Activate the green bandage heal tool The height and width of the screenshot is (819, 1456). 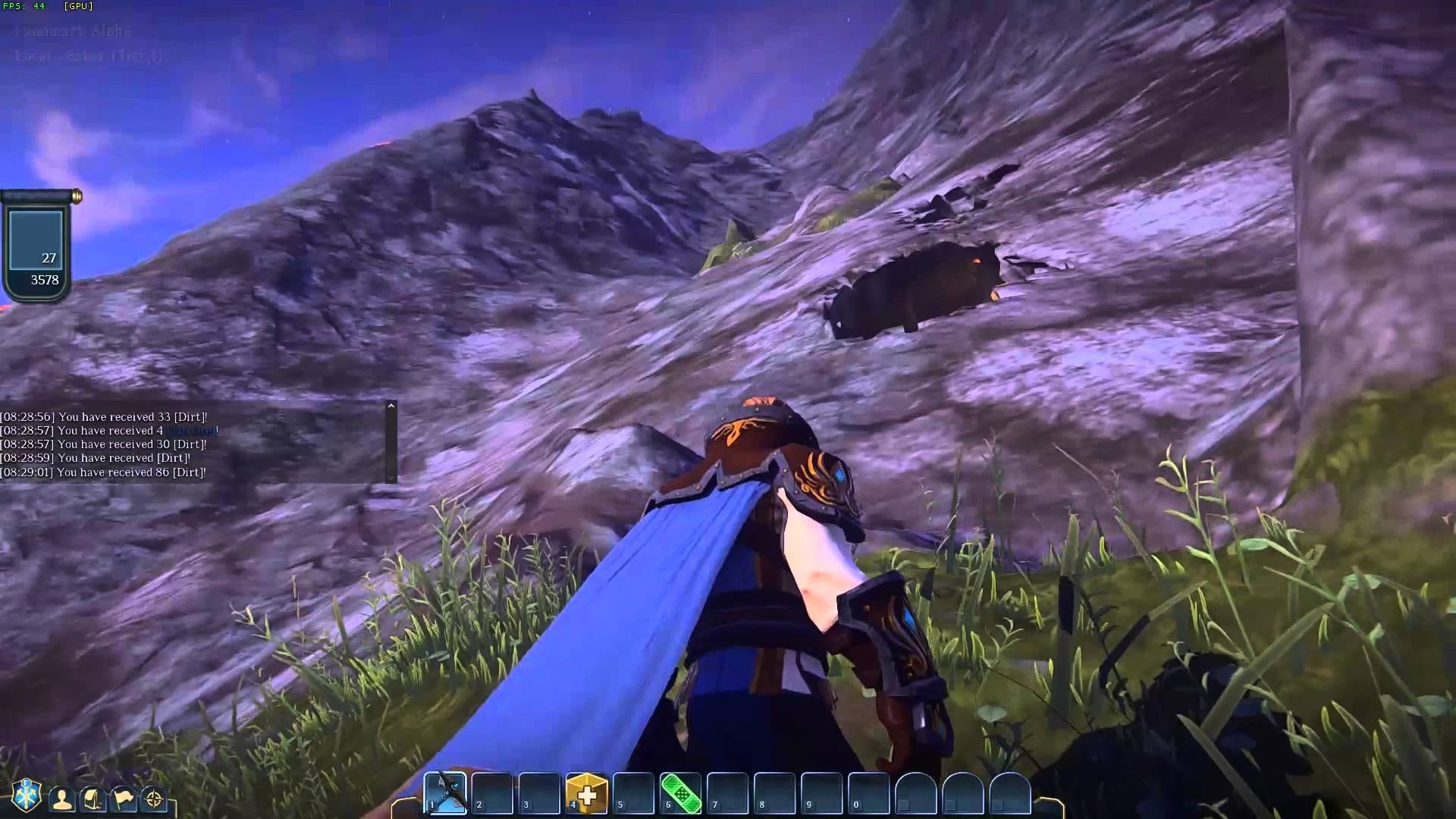coord(680,793)
